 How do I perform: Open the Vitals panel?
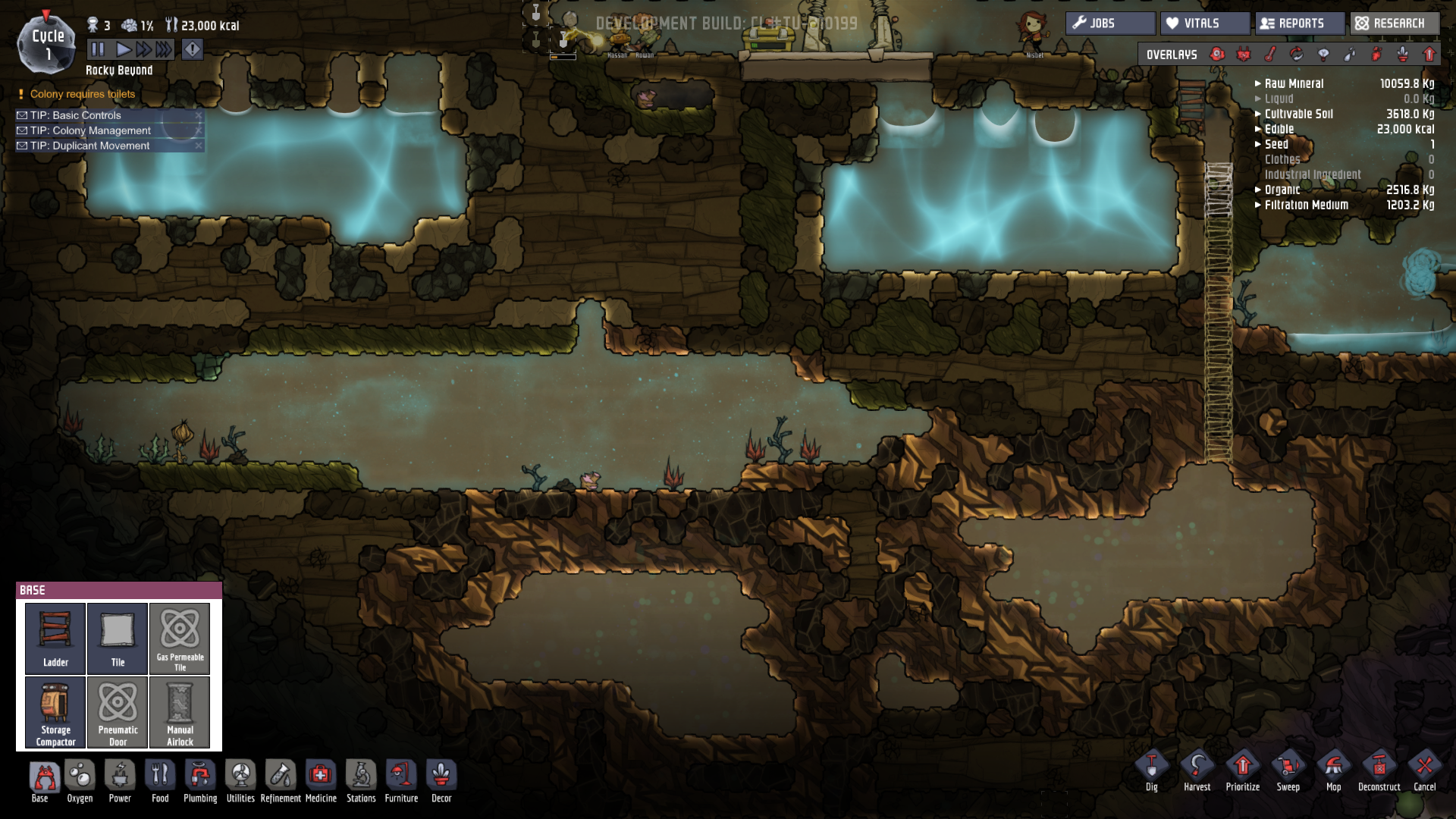(x=1204, y=24)
